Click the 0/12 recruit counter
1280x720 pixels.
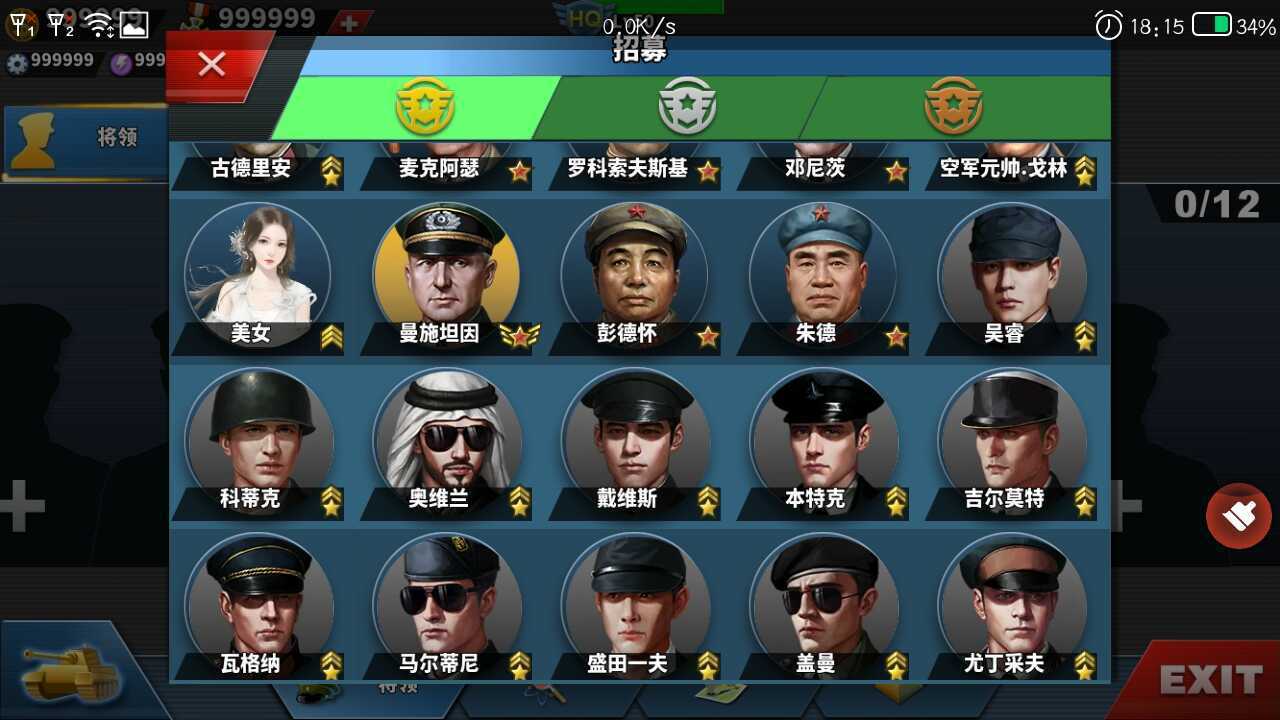coord(1216,204)
